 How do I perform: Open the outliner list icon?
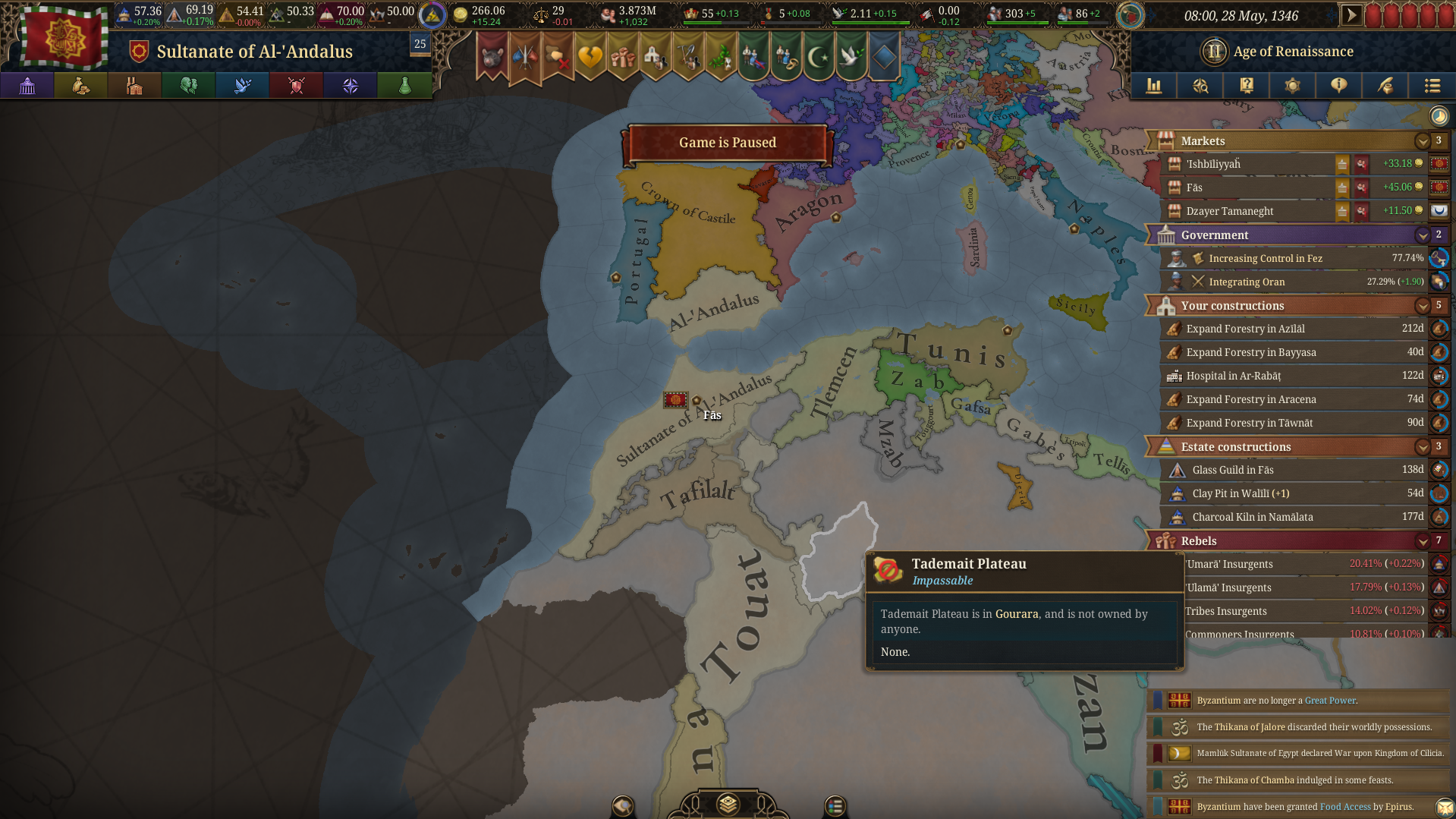(x=1432, y=86)
